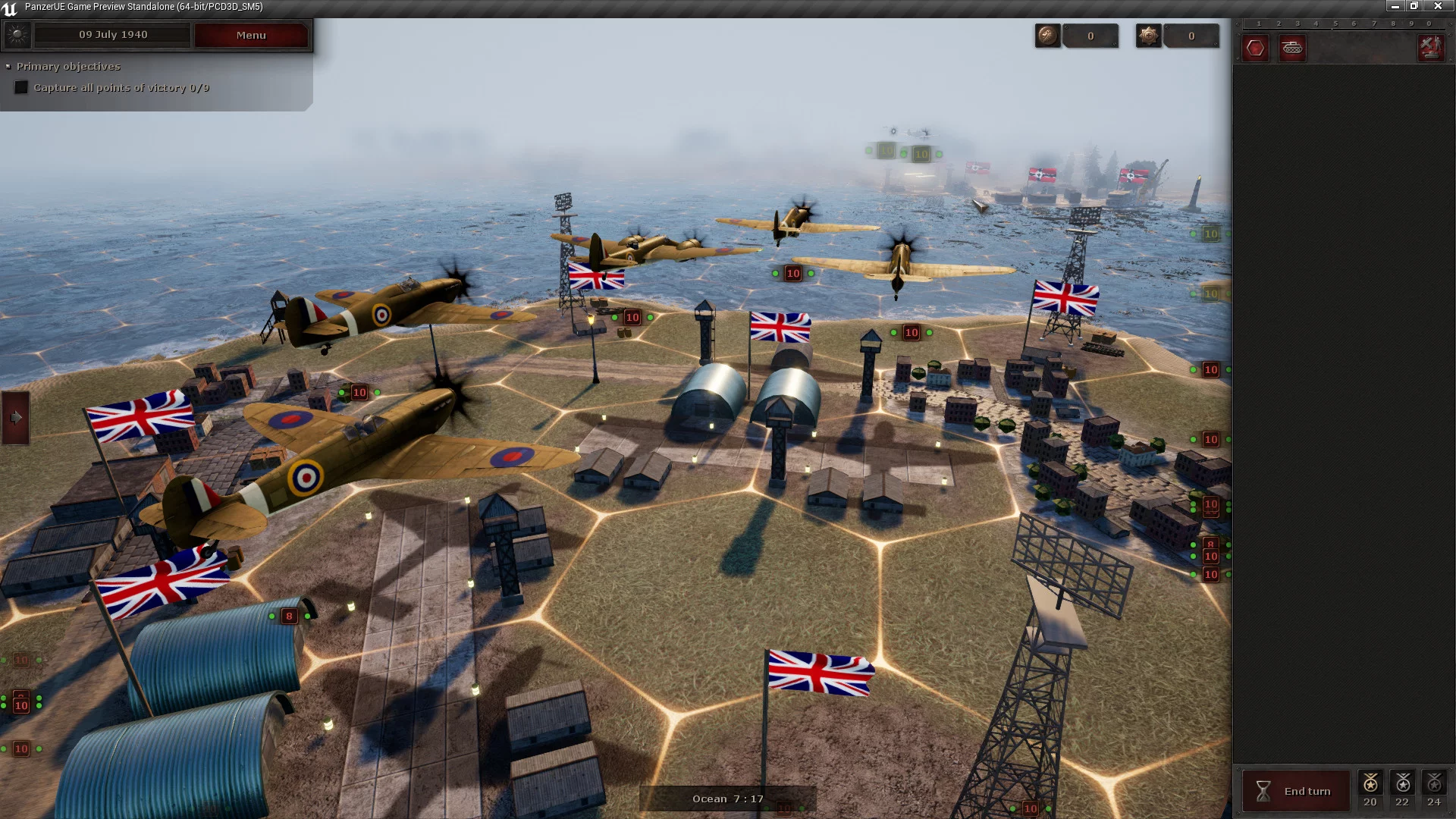Click the round resource icon beside the first counter
This screenshot has height=819, width=1456.
1047,36
